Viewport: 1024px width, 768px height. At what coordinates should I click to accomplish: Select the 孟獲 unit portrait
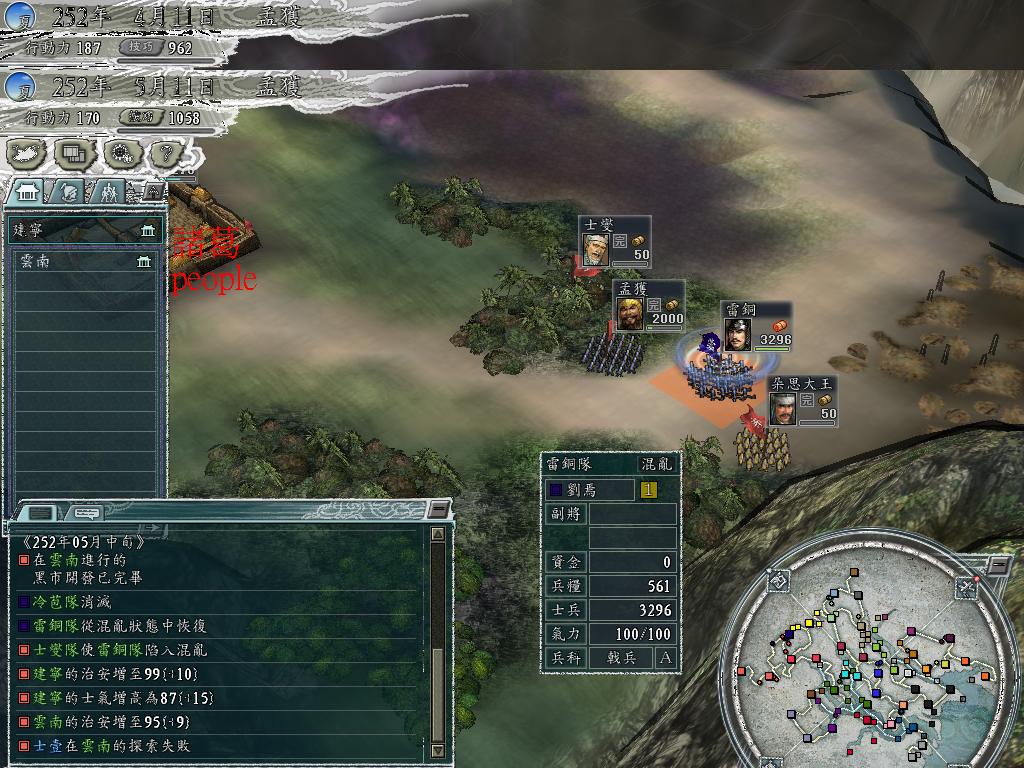click(630, 313)
